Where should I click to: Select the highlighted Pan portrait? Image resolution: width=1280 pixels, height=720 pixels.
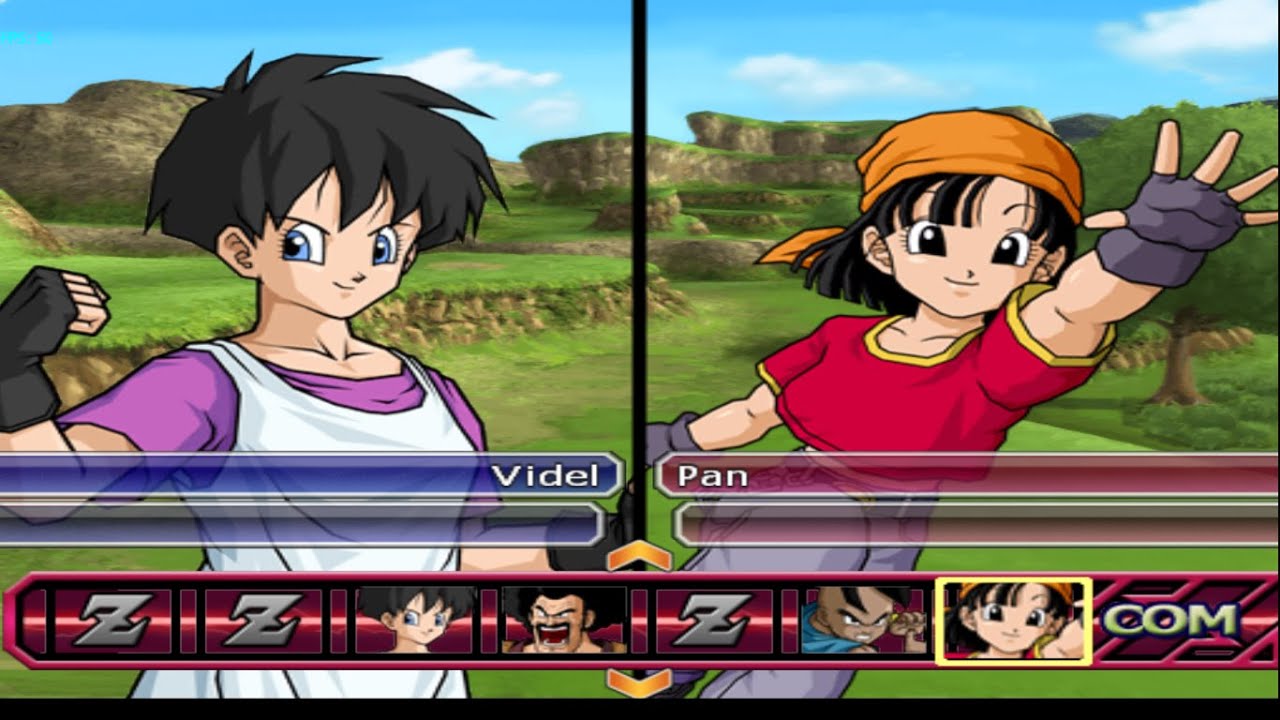(x=1013, y=620)
